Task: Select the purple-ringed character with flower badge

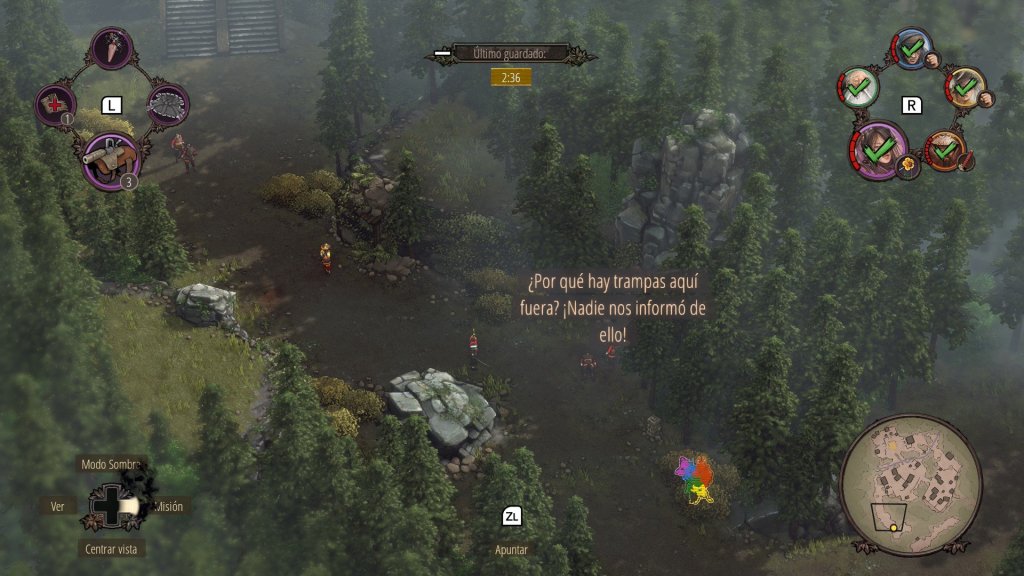Action: coord(878,150)
